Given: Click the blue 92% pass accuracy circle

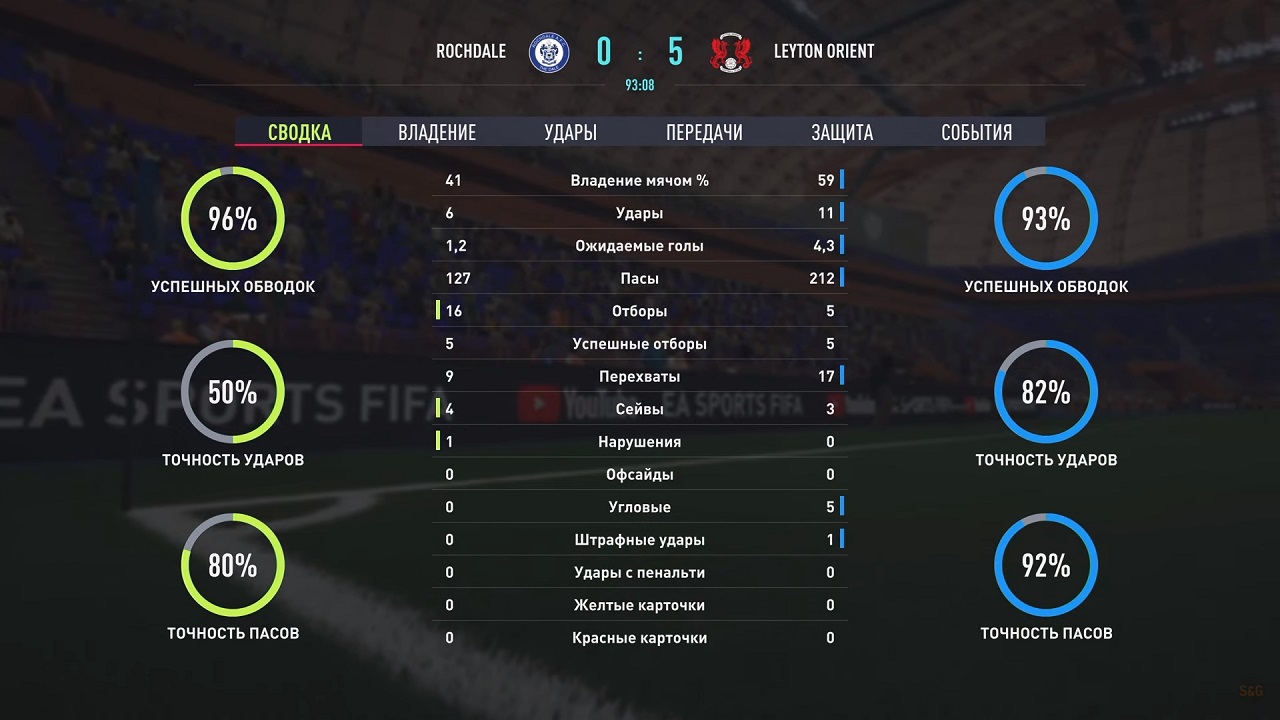Looking at the screenshot, I should (1046, 566).
